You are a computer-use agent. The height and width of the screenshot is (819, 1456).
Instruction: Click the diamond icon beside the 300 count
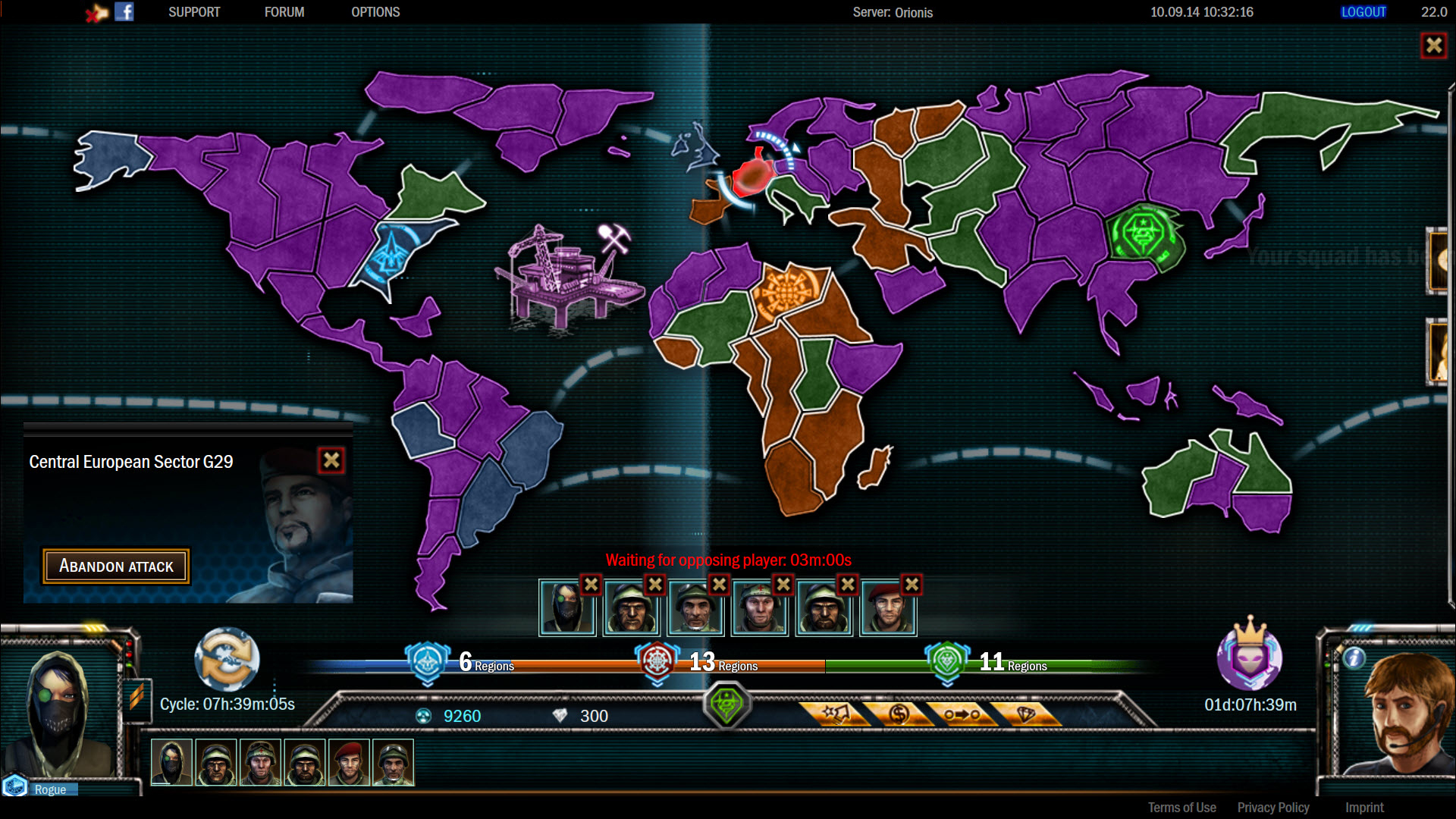(559, 715)
